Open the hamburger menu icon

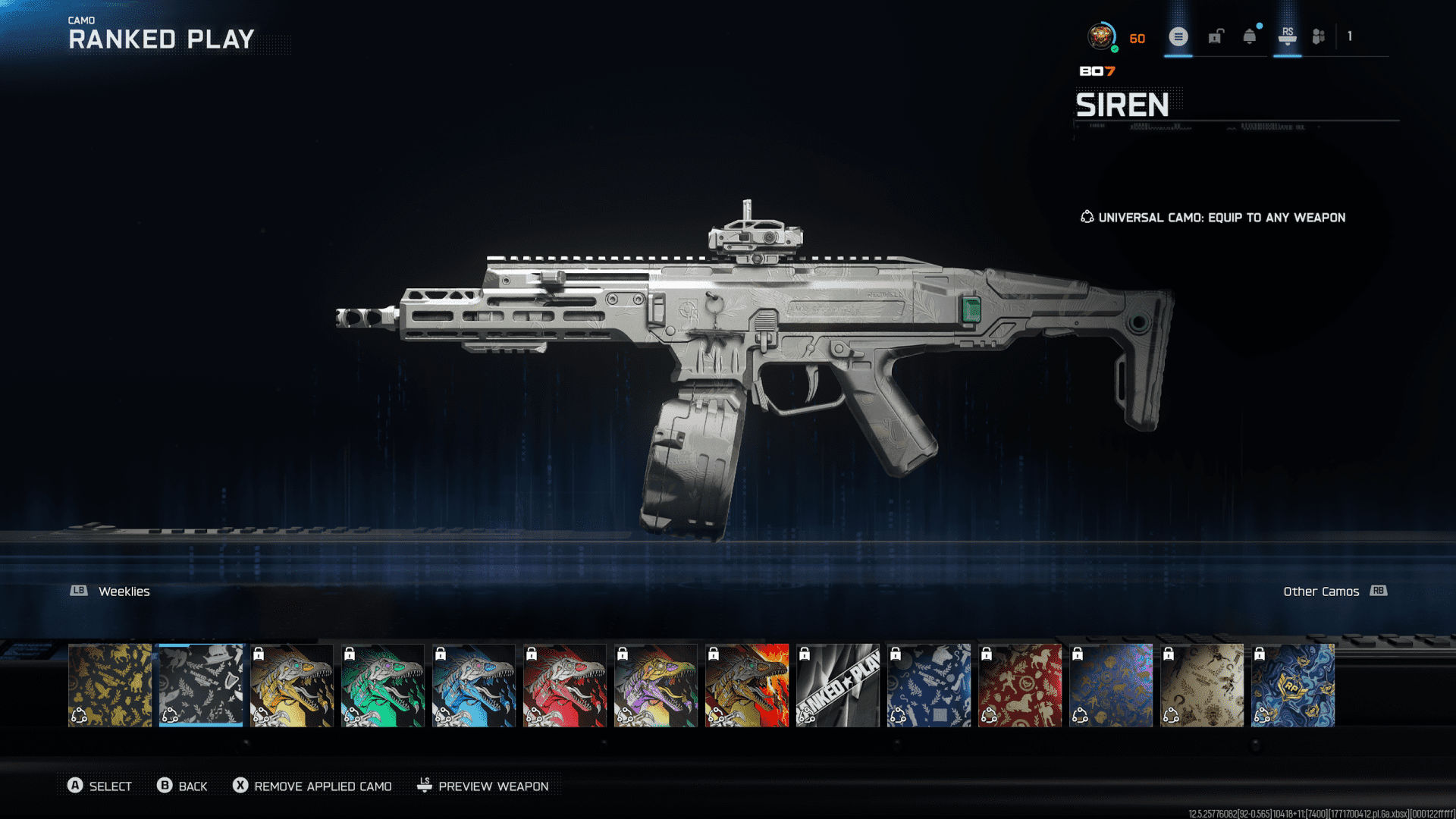pyautogui.click(x=1178, y=36)
